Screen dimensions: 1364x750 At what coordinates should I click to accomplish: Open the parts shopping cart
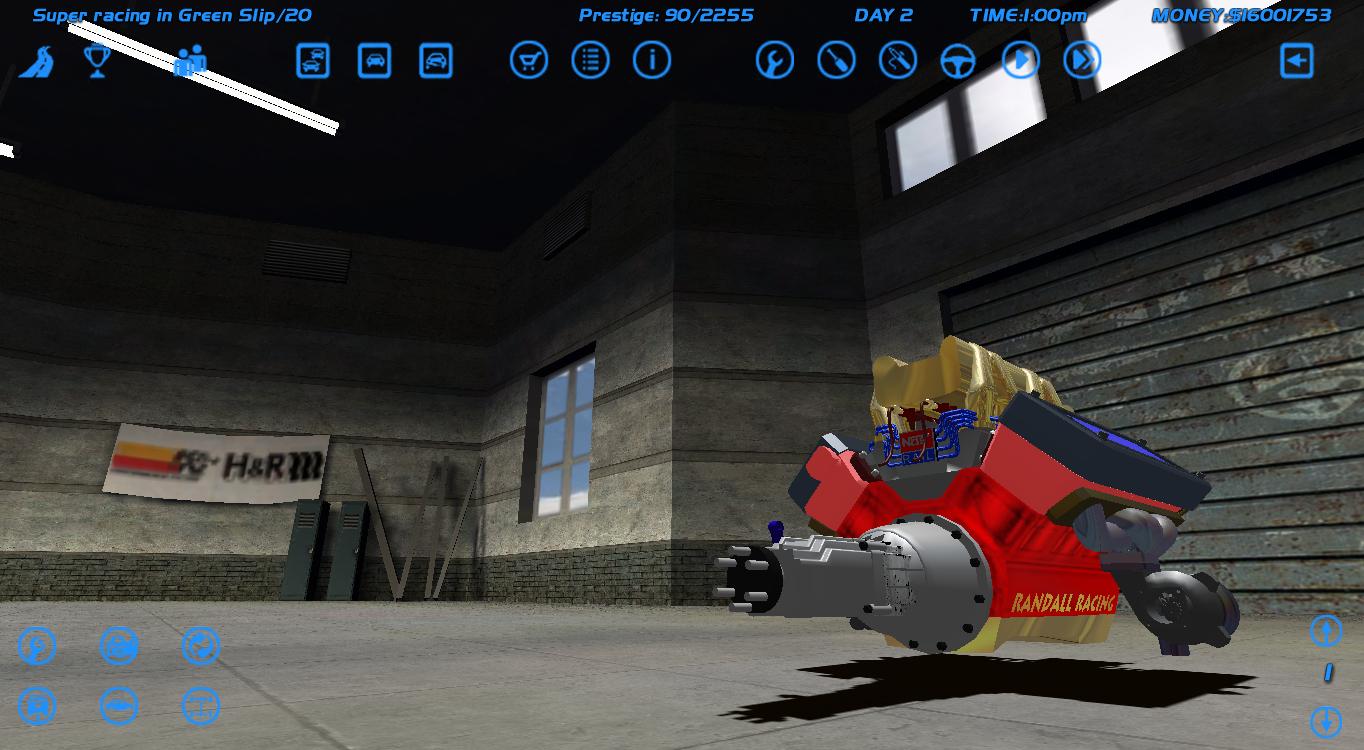coord(531,60)
